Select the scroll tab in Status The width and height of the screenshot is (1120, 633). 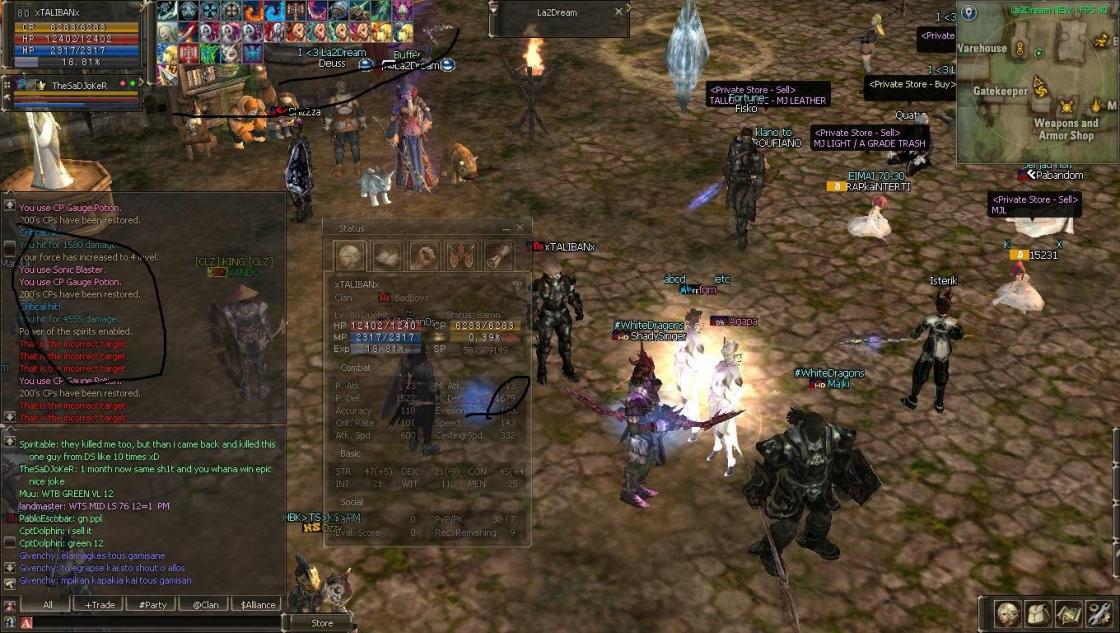coord(498,256)
